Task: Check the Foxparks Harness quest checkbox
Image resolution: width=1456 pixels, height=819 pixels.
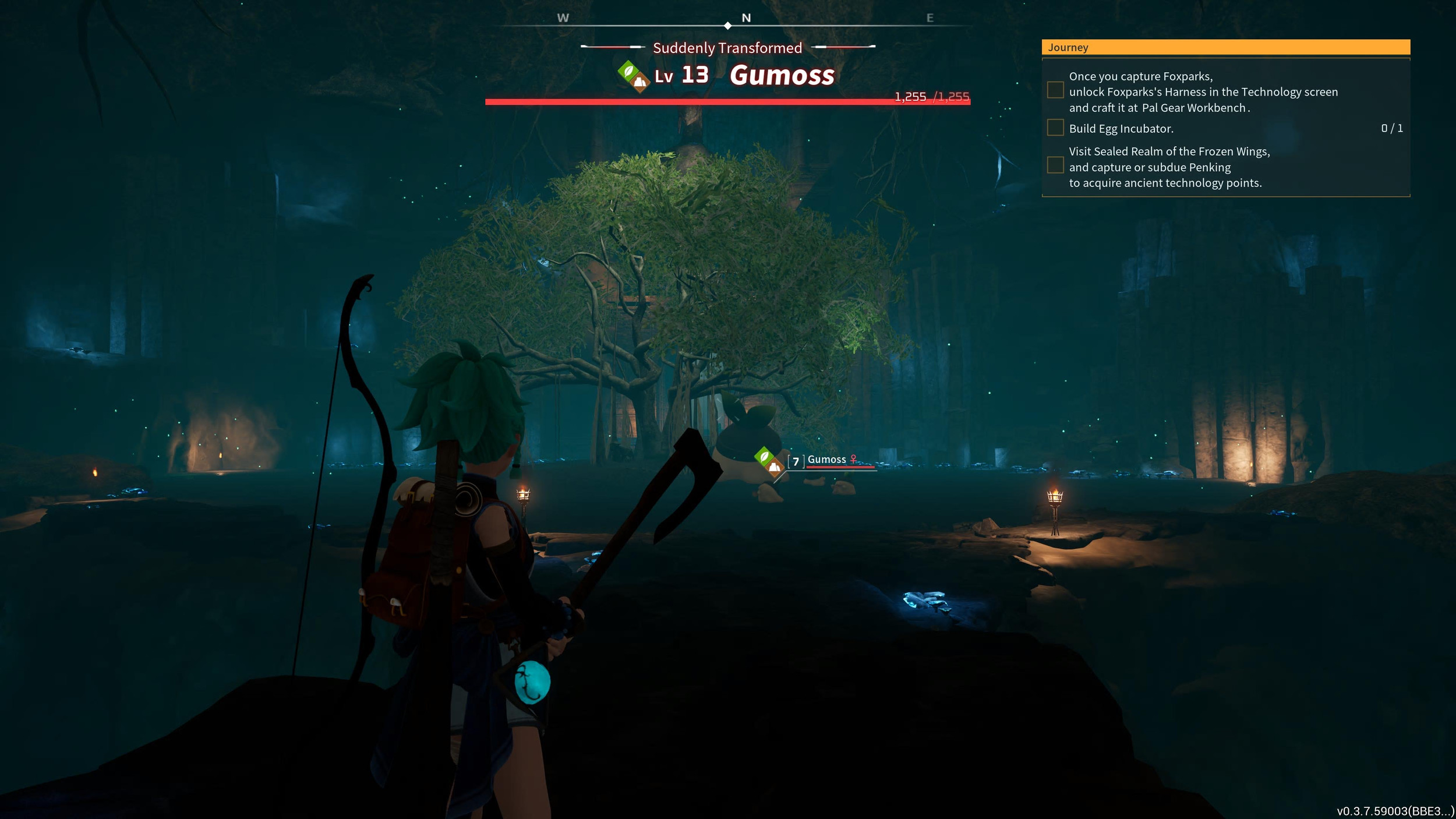Action: click(x=1055, y=90)
